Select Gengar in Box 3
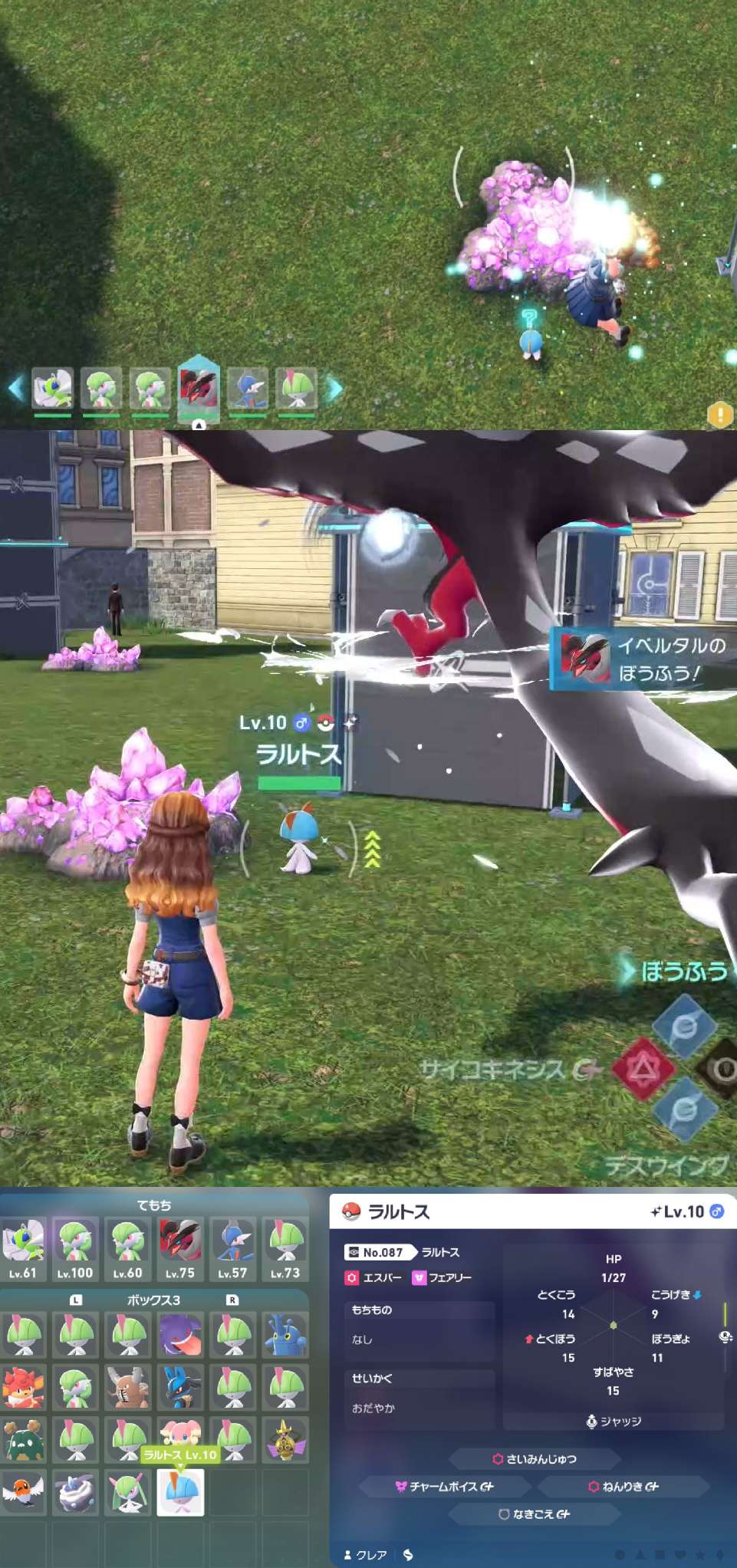Screen dimensions: 737x1568 click(x=180, y=1334)
